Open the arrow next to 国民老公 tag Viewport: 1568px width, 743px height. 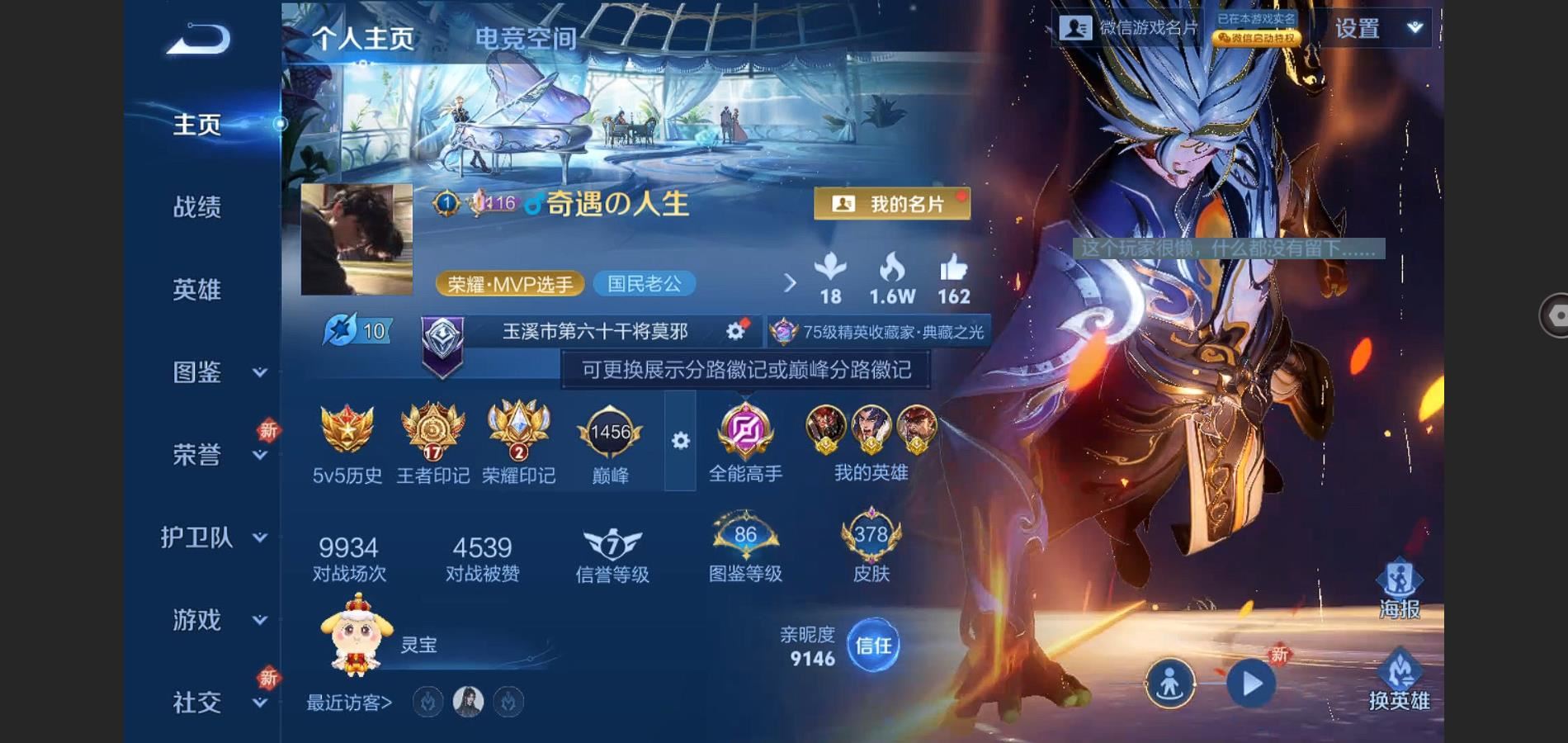coord(791,283)
